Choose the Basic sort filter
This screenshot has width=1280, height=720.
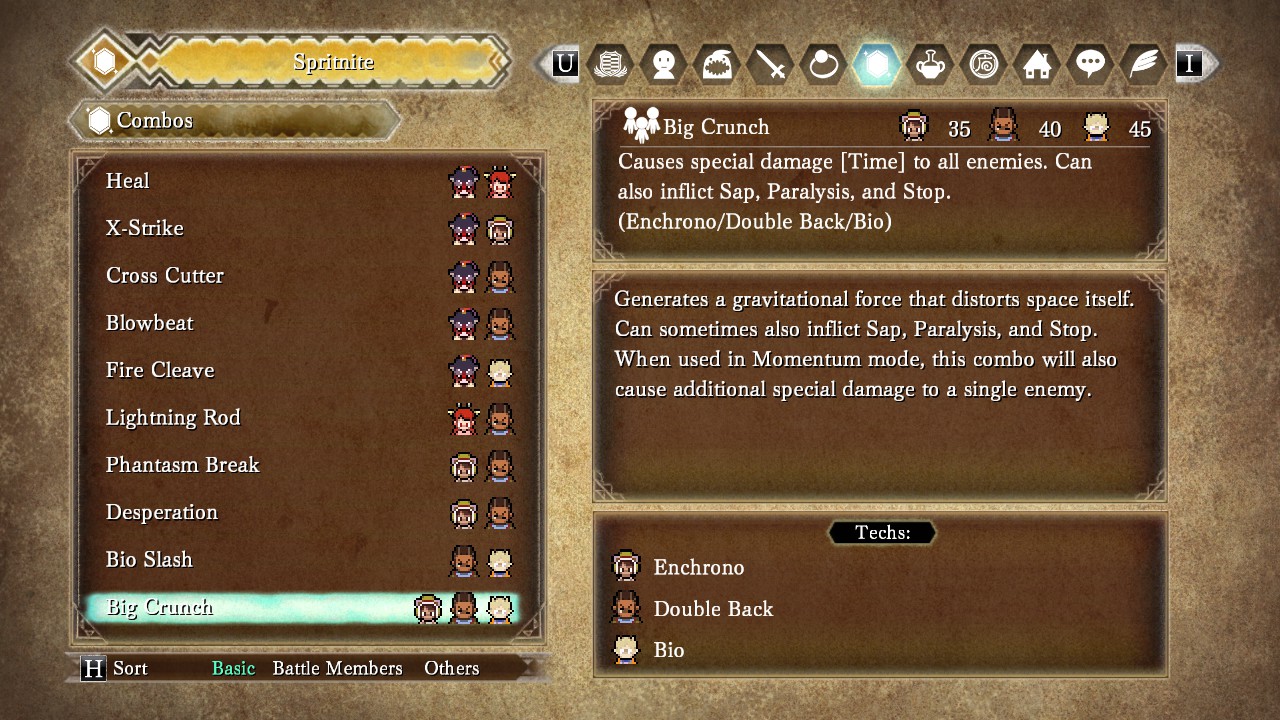(x=233, y=668)
